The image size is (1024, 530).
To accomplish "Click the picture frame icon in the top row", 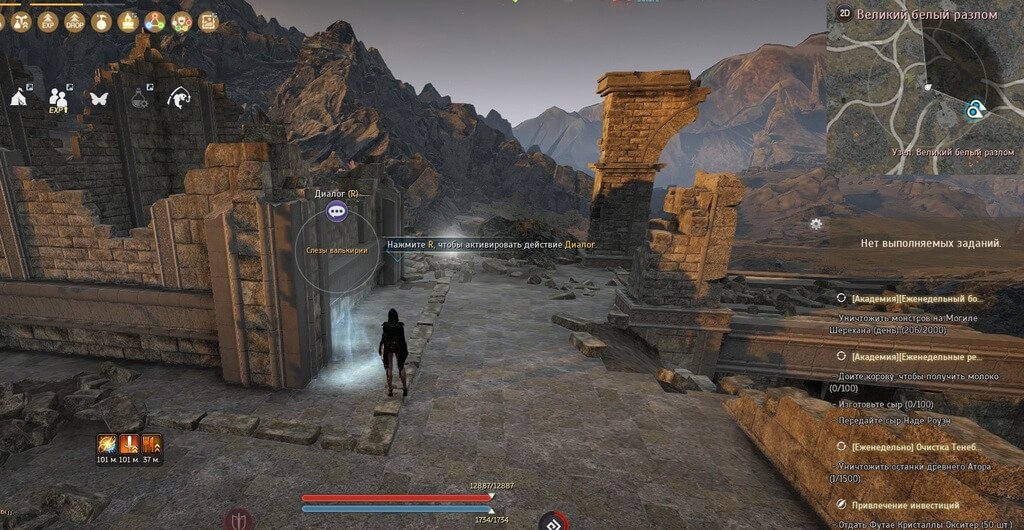I will coord(208,20).
